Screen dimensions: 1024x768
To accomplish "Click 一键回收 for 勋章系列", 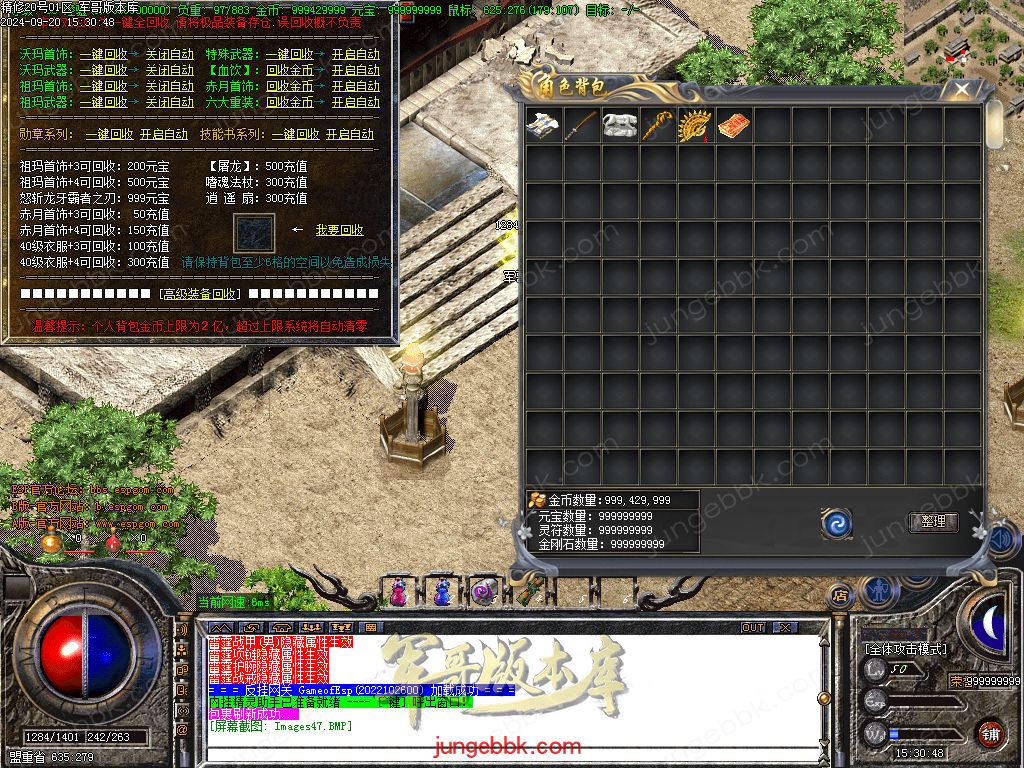I will click(109, 134).
